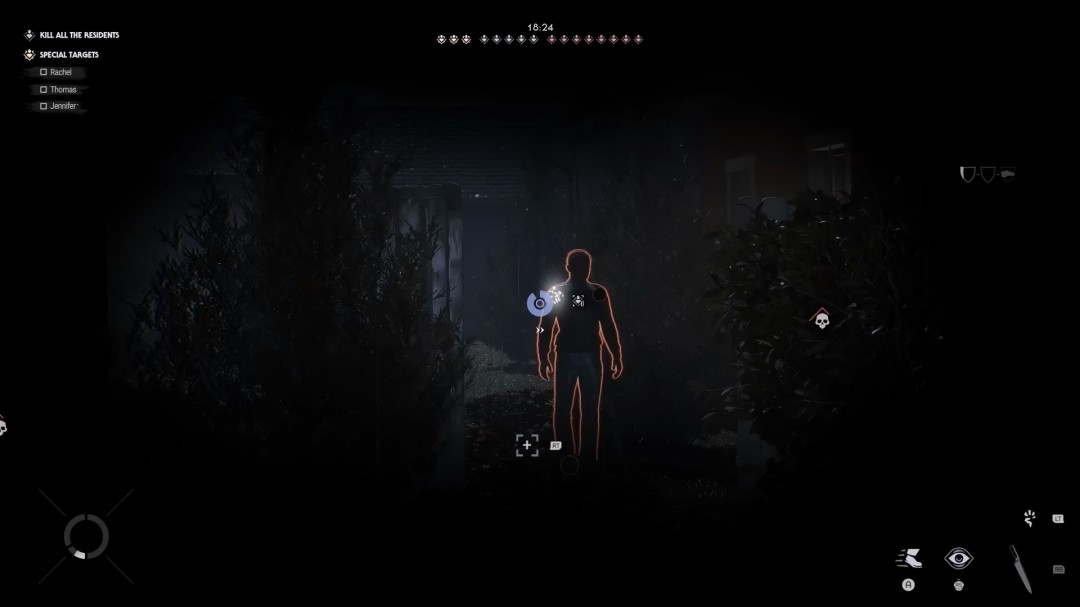This screenshot has height=607, width=1080.
Task: Select the Rachel special target entry
Action: click(60, 73)
